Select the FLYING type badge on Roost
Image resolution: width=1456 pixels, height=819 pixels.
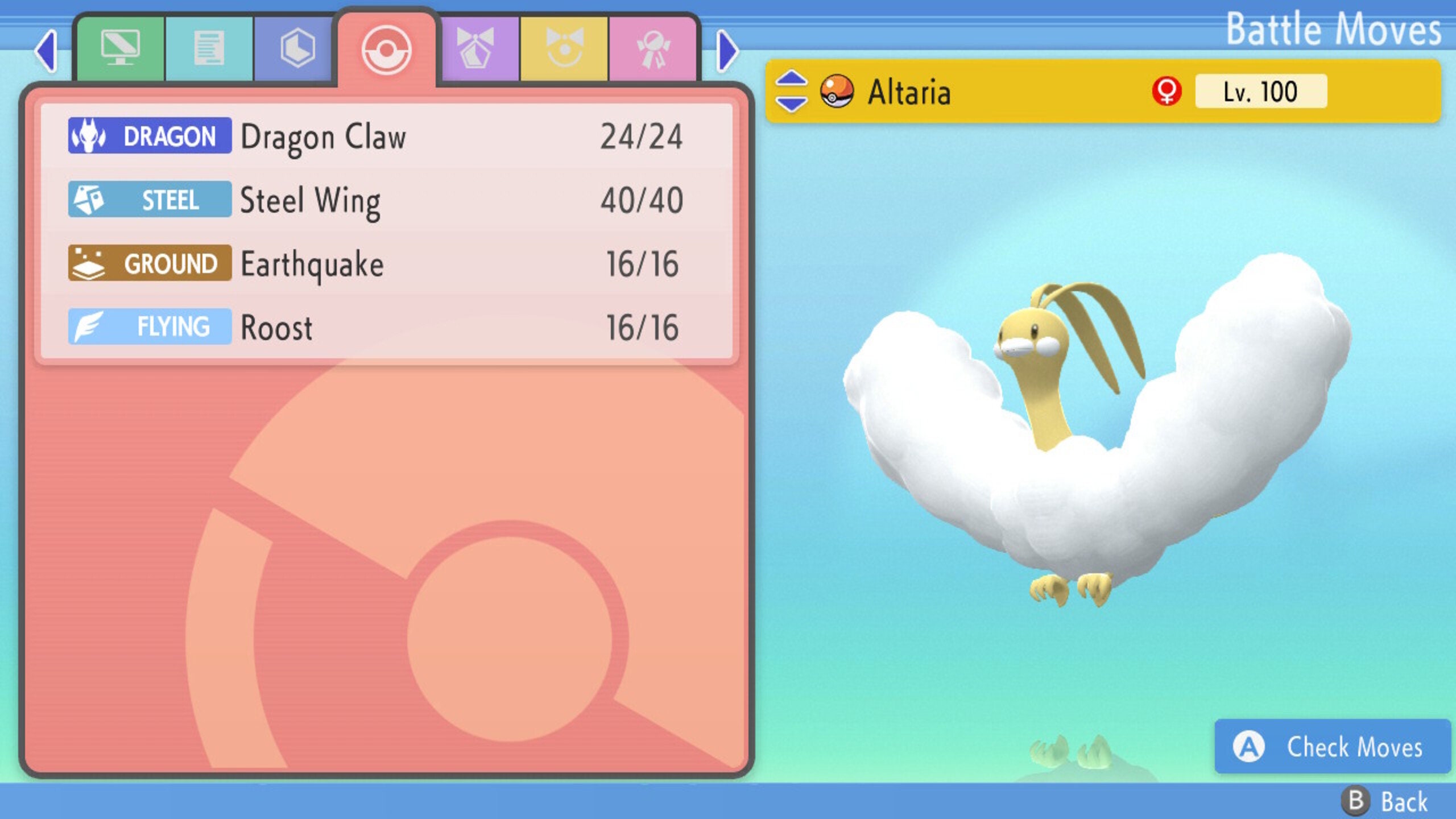click(x=150, y=327)
